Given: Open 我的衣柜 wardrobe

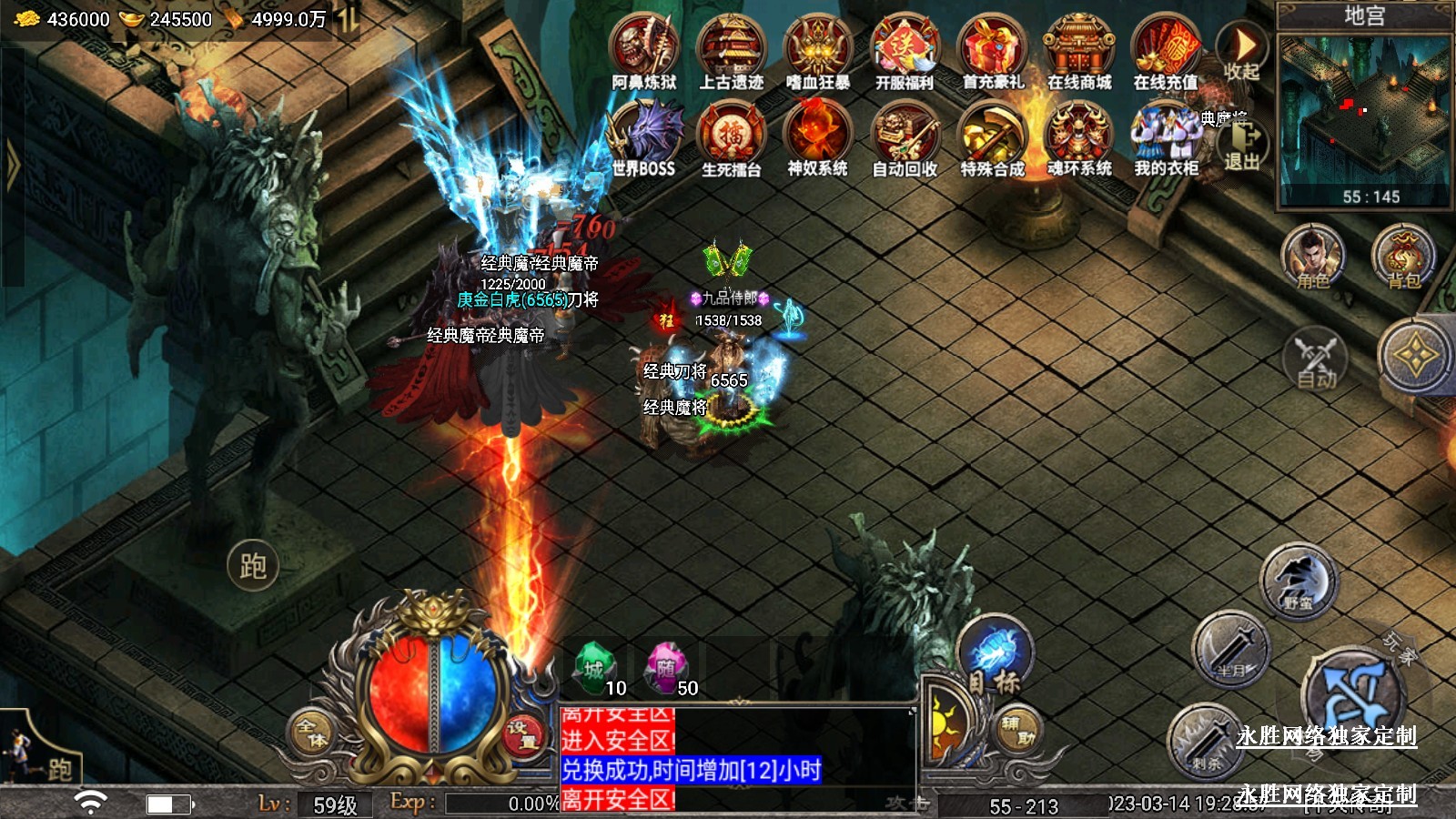Looking at the screenshot, I should 1165,138.
